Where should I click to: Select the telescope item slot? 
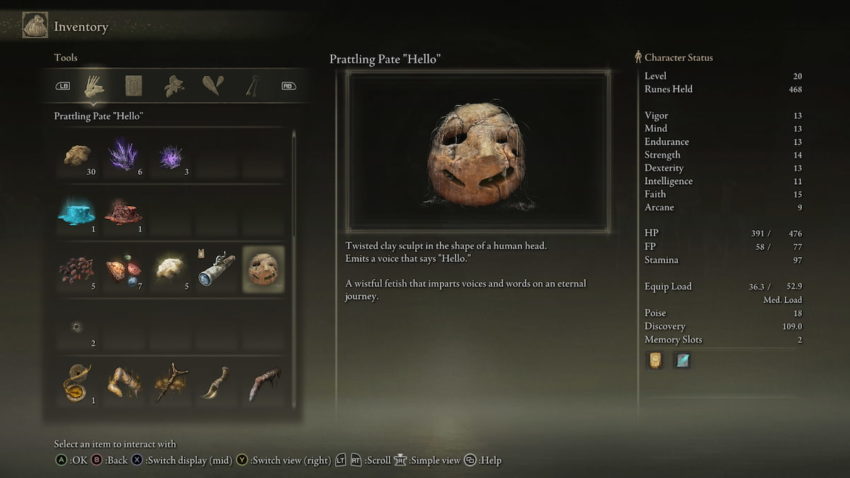(216, 269)
